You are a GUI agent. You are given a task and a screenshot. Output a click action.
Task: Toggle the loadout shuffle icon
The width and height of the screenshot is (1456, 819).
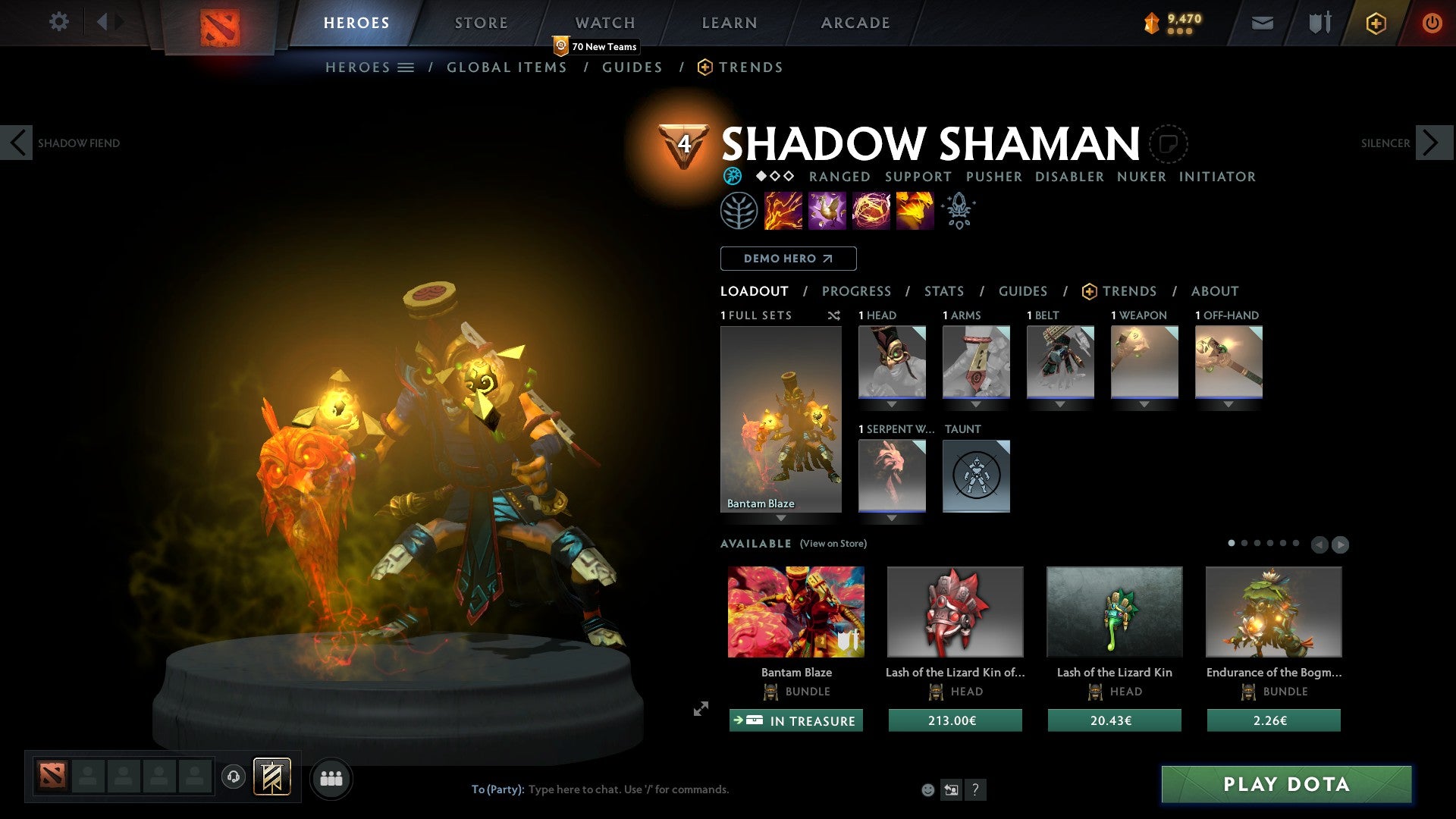(x=834, y=316)
